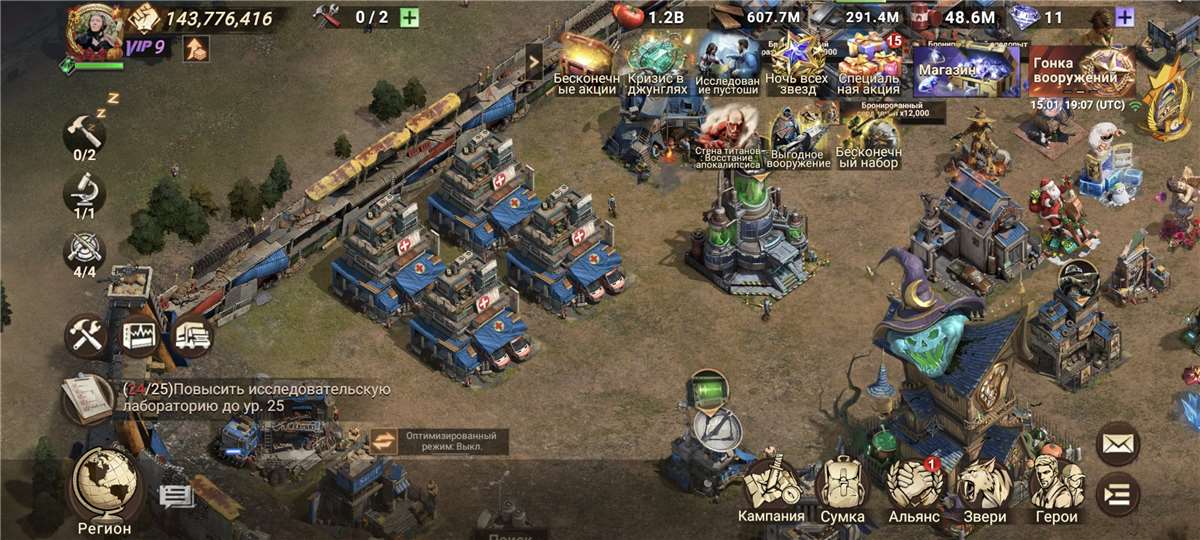Toggle the Оптимизированный режим switch

coord(386,441)
